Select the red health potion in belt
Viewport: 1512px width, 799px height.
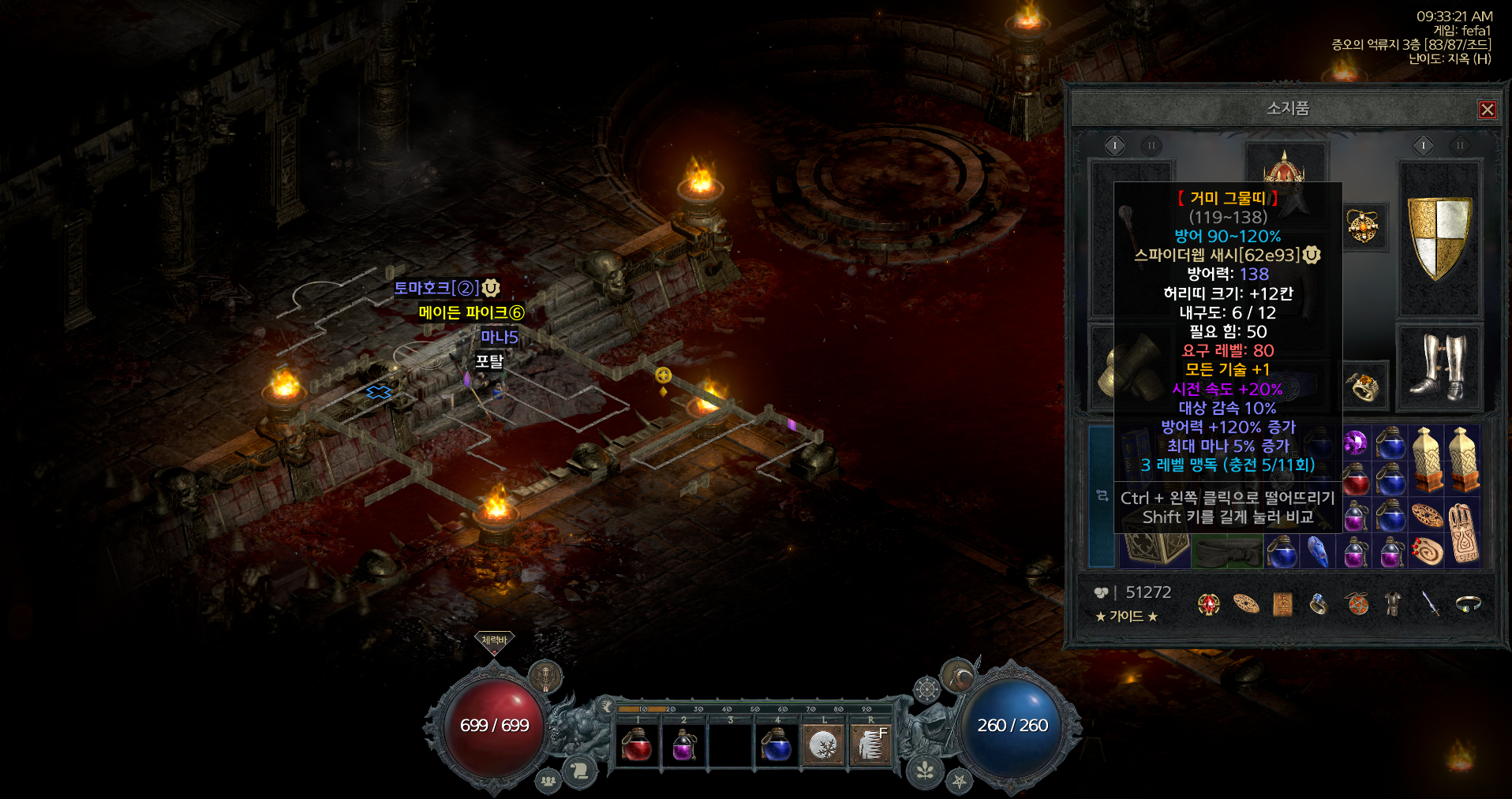tap(637, 745)
